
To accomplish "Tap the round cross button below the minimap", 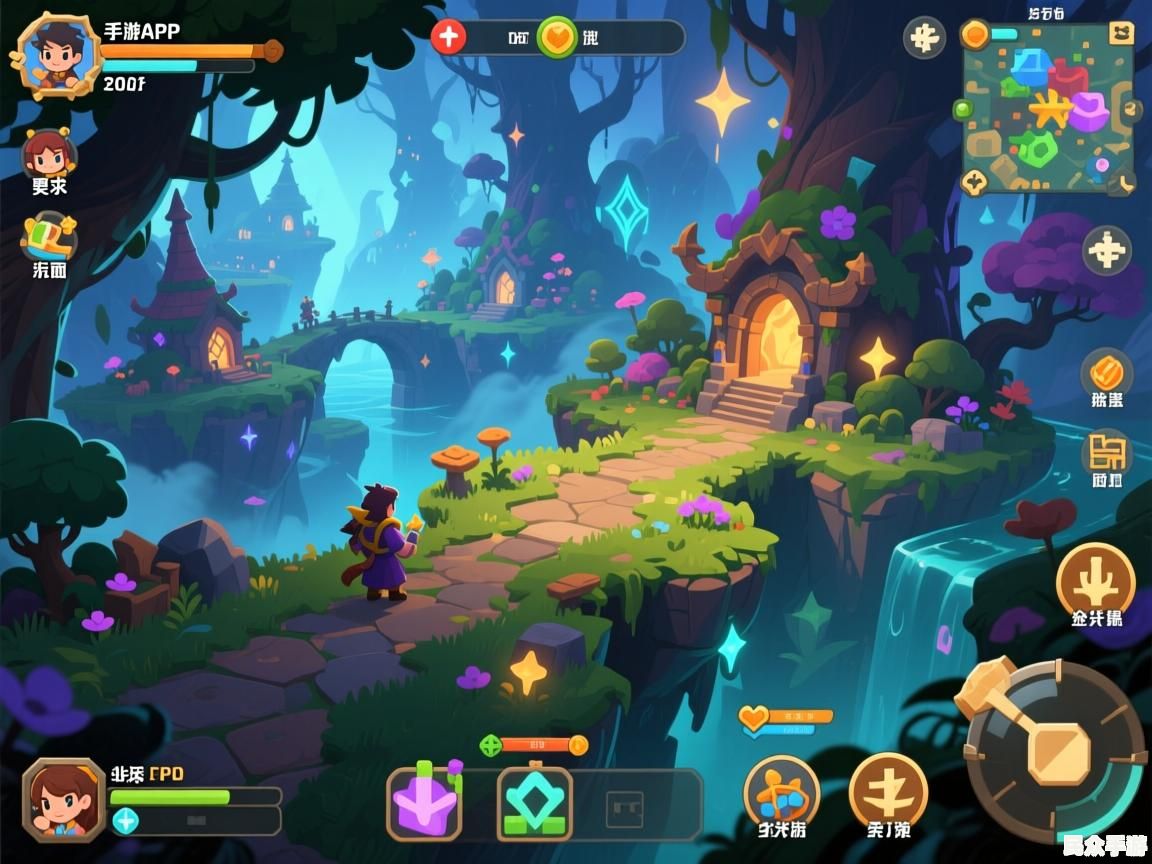I will click(1107, 250).
